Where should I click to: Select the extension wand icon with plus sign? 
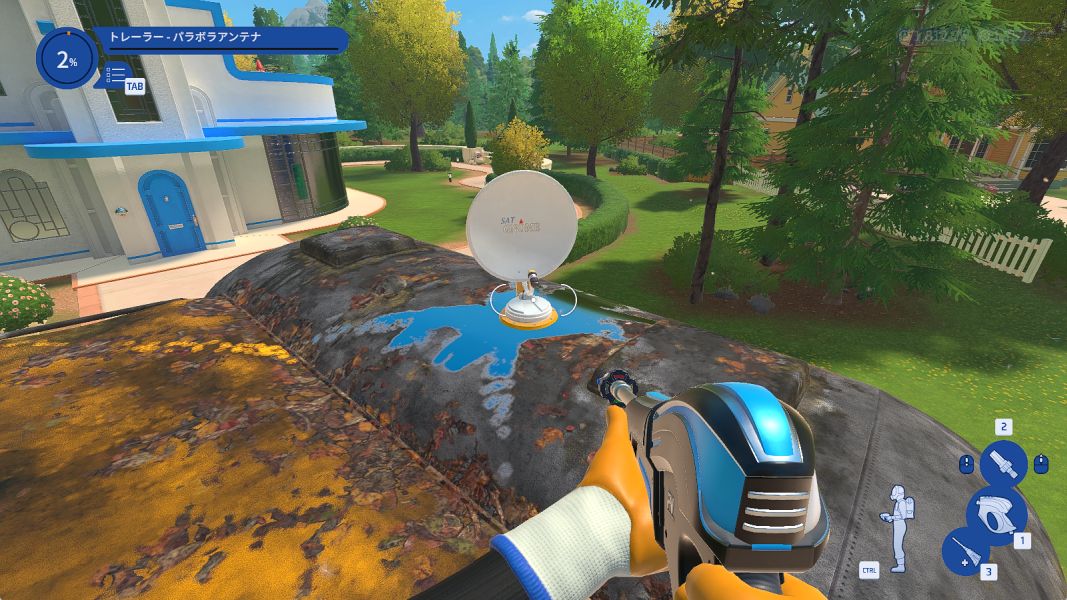[964, 551]
